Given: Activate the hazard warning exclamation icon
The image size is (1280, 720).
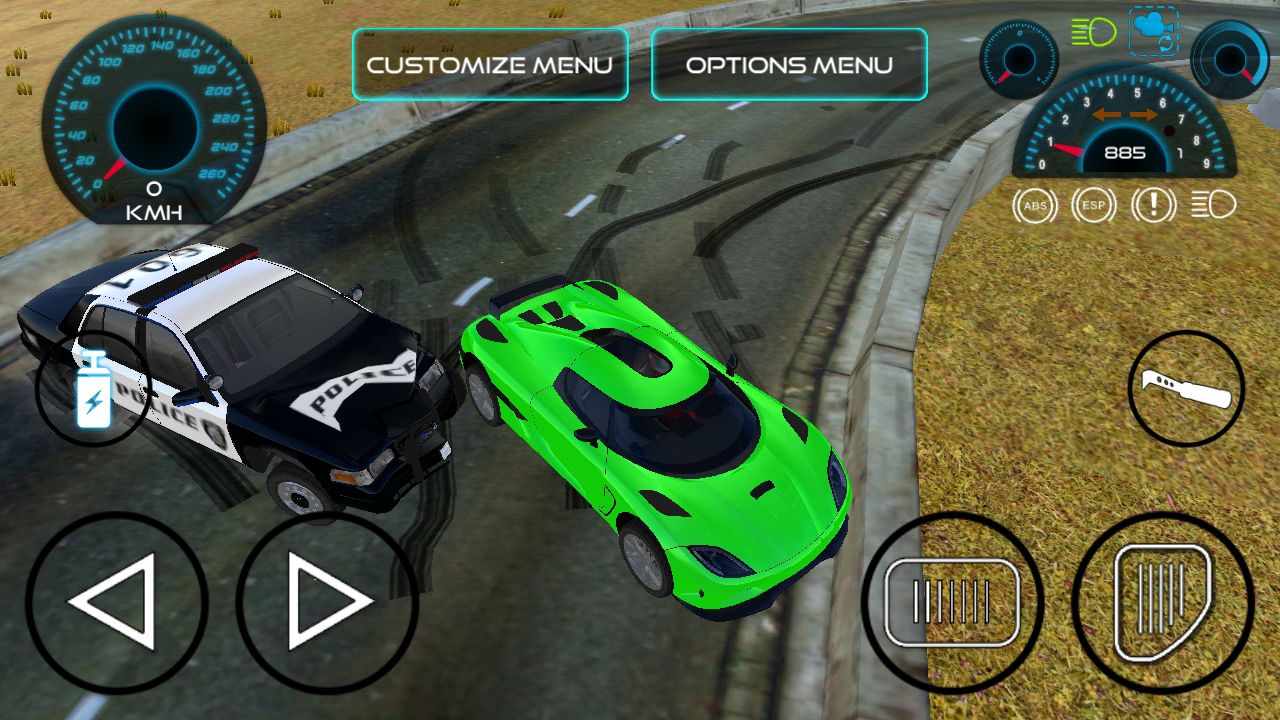Looking at the screenshot, I should coord(1153,206).
